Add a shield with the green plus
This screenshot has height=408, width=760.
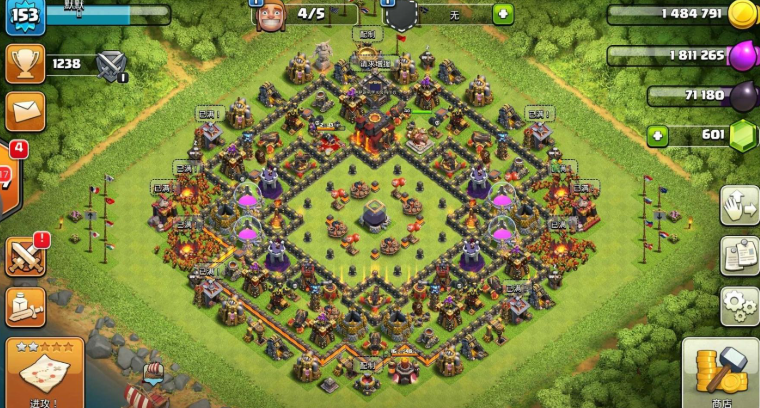[504, 14]
